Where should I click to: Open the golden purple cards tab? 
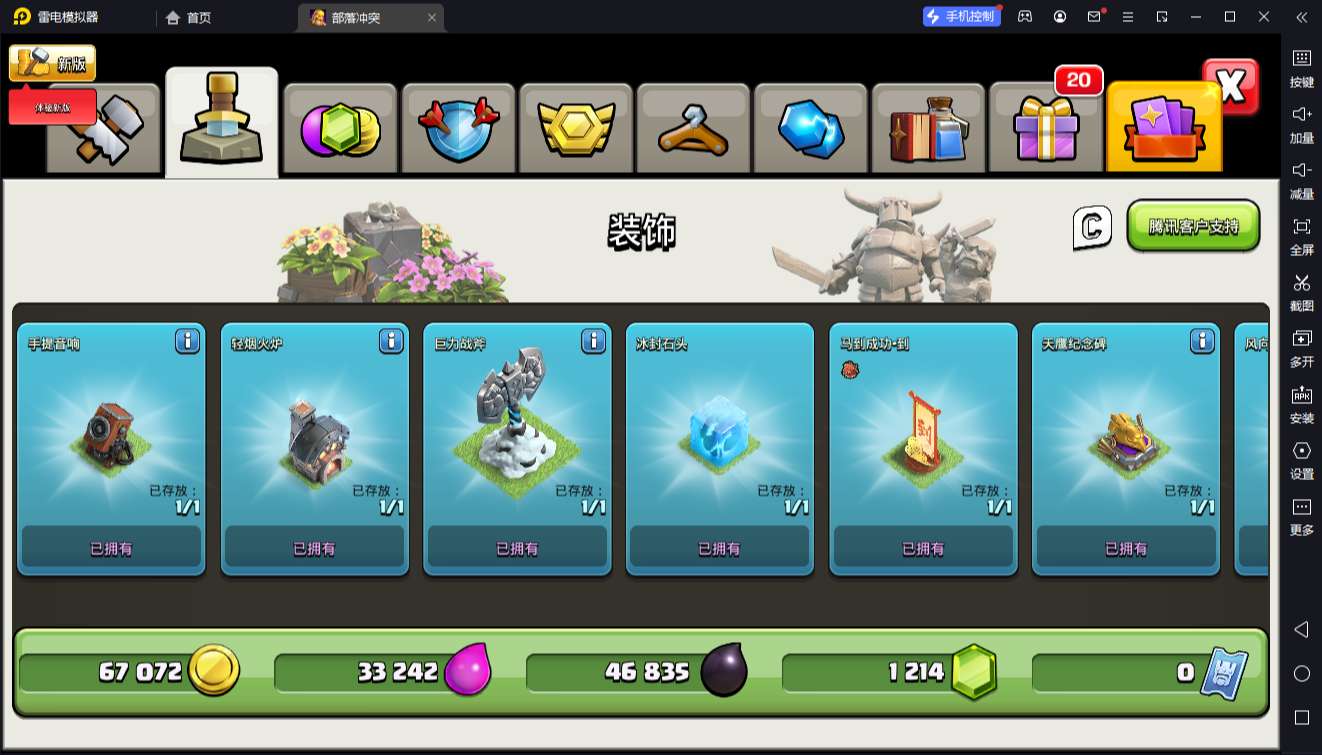(x=1164, y=129)
